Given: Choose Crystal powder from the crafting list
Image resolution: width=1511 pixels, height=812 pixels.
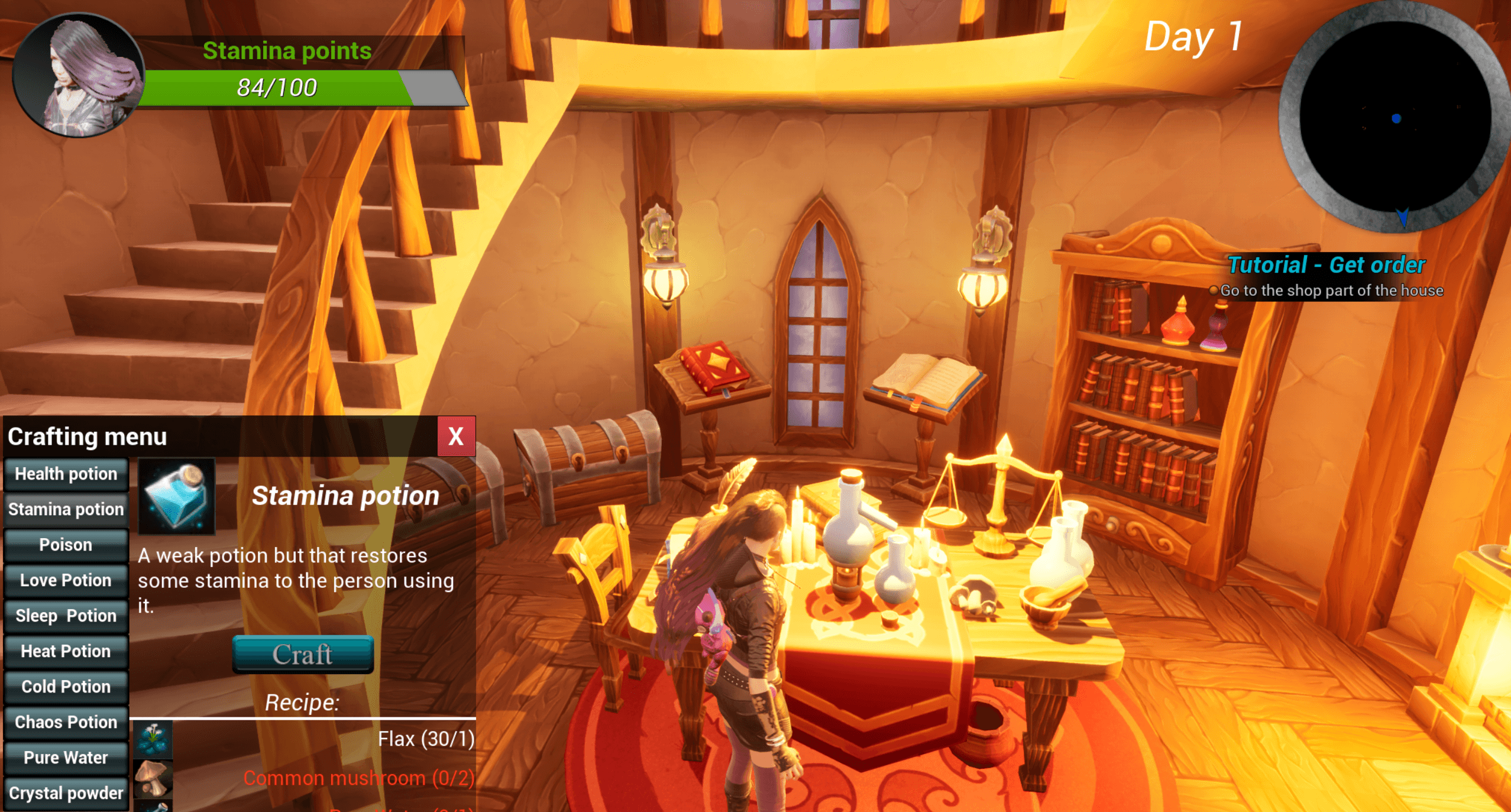Looking at the screenshot, I should [66, 793].
